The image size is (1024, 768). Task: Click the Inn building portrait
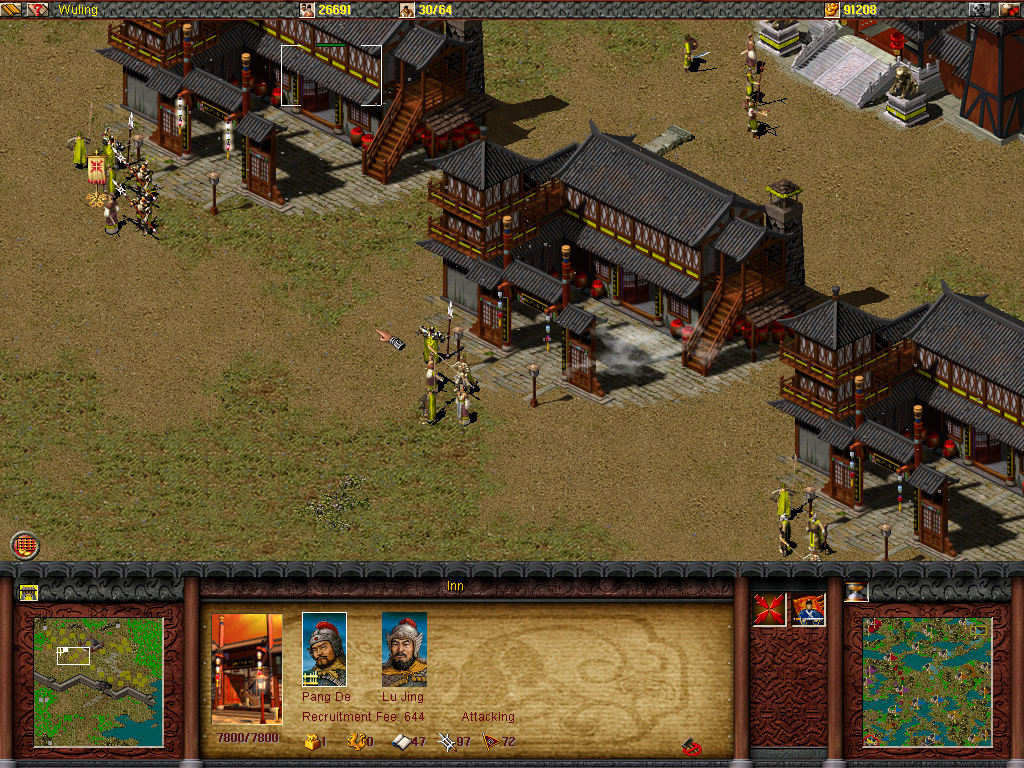coord(247,669)
